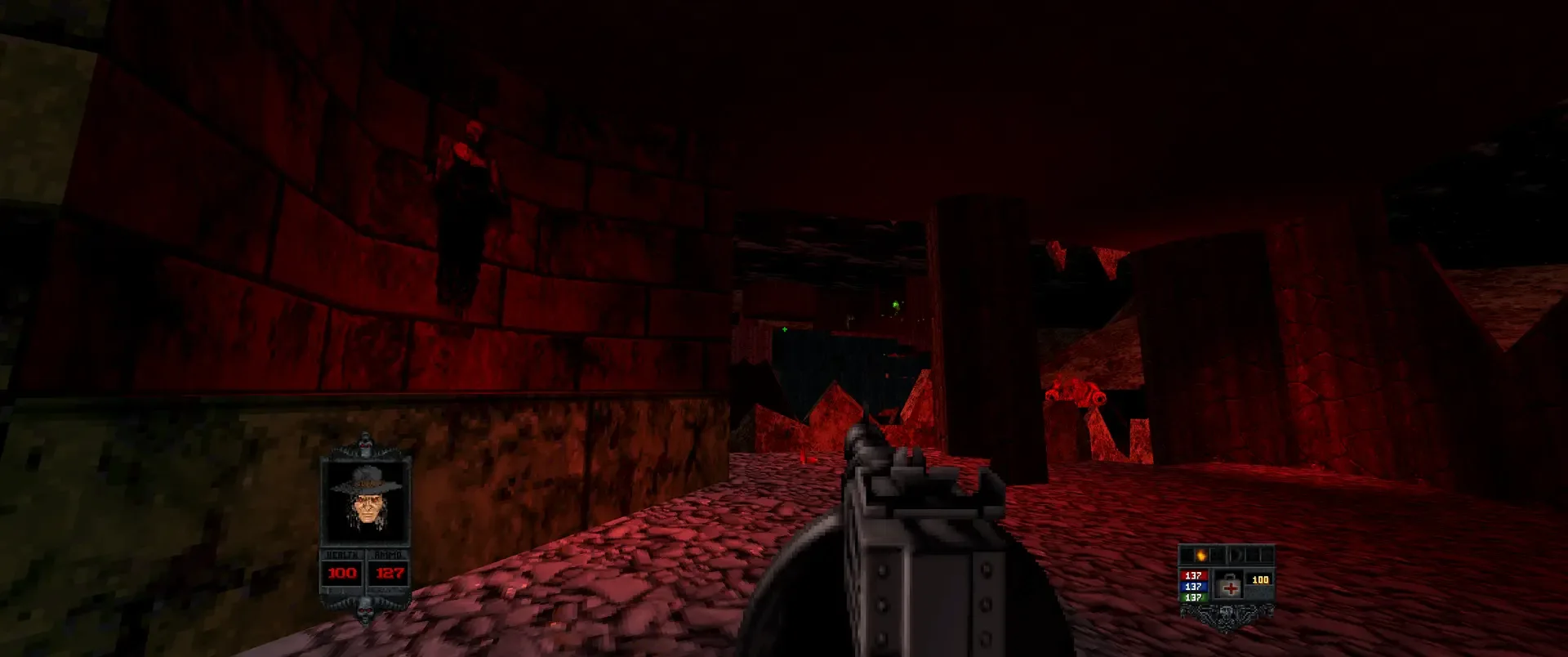This screenshot has height=657, width=1568.
Task: Click Caleb's portrait on the HUD
Action: tap(367, 505)
